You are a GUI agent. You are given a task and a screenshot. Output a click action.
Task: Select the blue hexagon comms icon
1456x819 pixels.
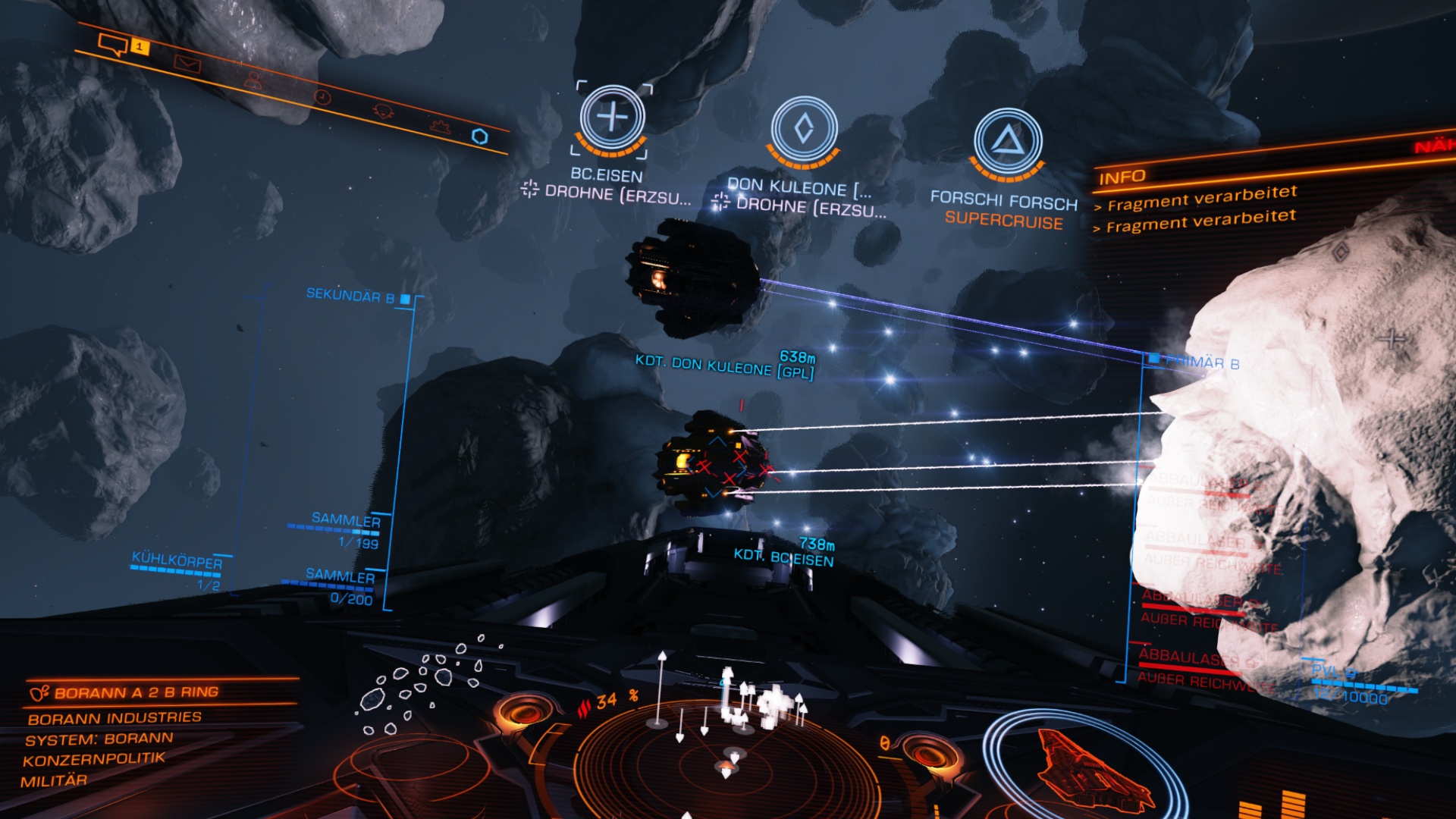479,136
